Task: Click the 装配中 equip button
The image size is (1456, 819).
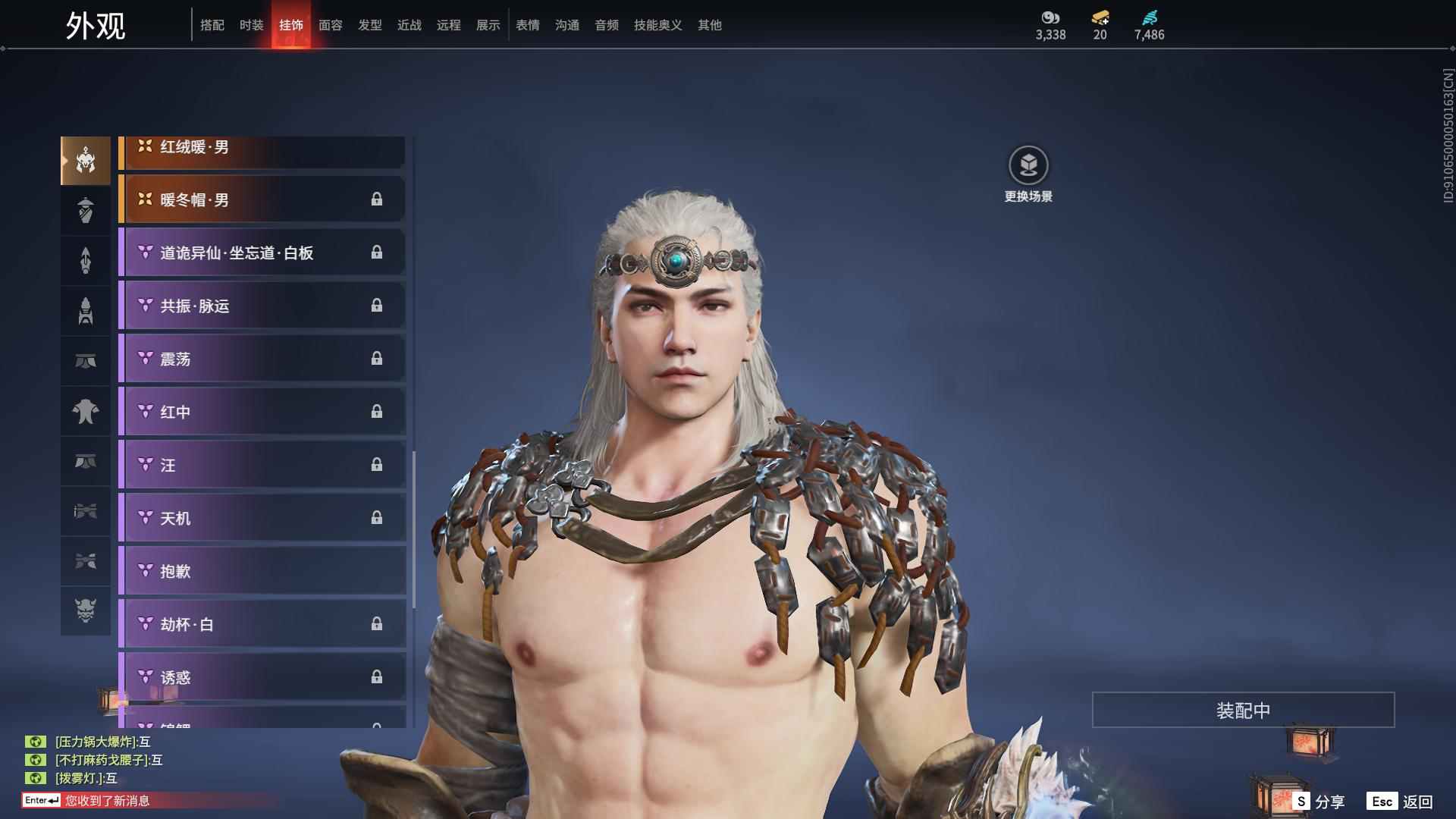Action: pyautogui.click(x=1243, y=710)
